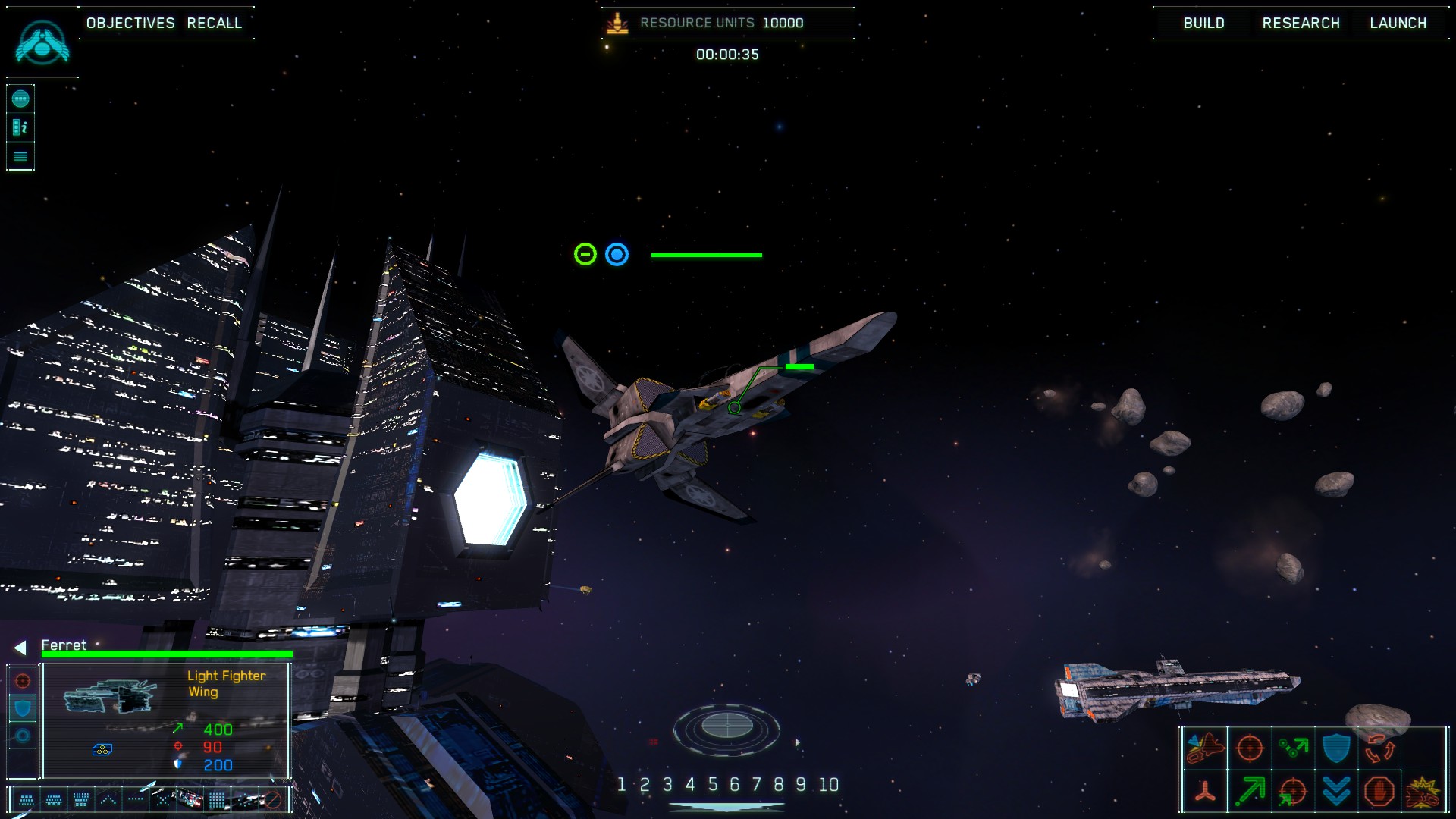Click the red stop-hand command
Viewport: 1456px width, 819px height.
1379,792
